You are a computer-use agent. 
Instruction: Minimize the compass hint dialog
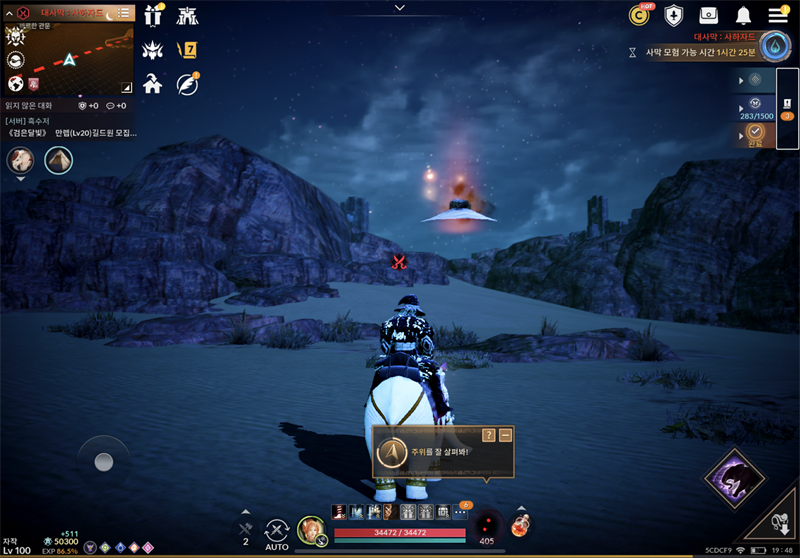505,435
